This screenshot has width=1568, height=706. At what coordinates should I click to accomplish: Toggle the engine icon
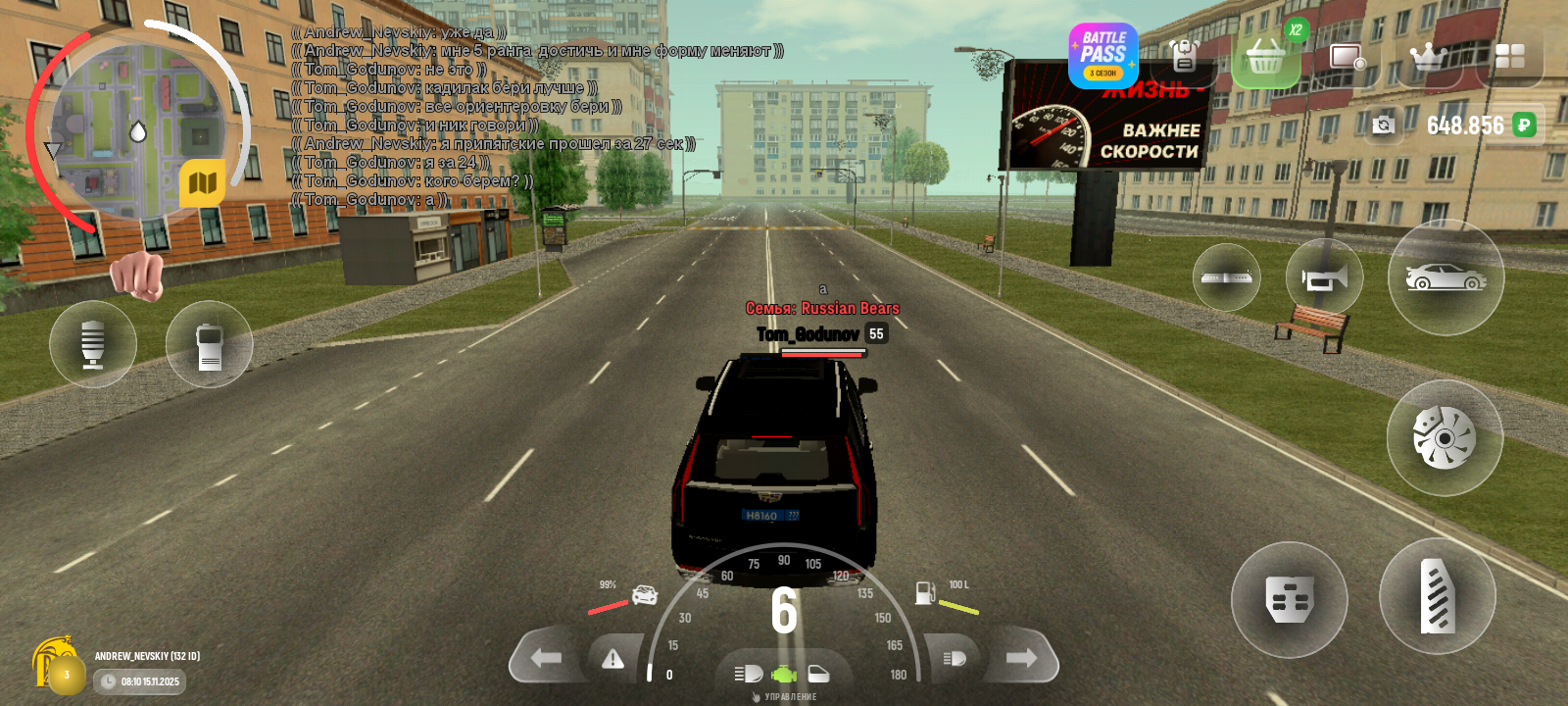[783, 675]
